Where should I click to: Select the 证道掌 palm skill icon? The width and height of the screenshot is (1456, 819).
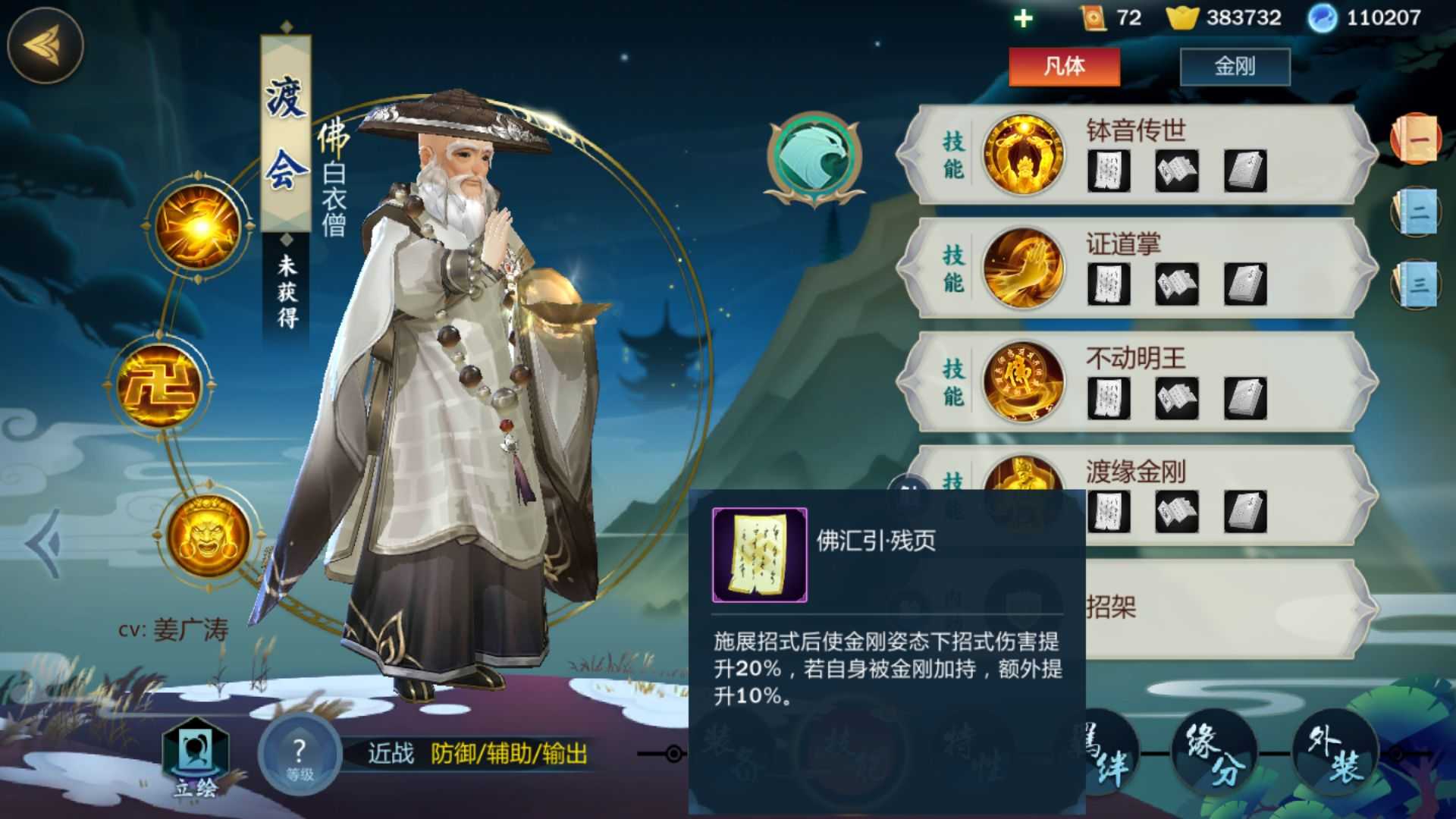1023,269
